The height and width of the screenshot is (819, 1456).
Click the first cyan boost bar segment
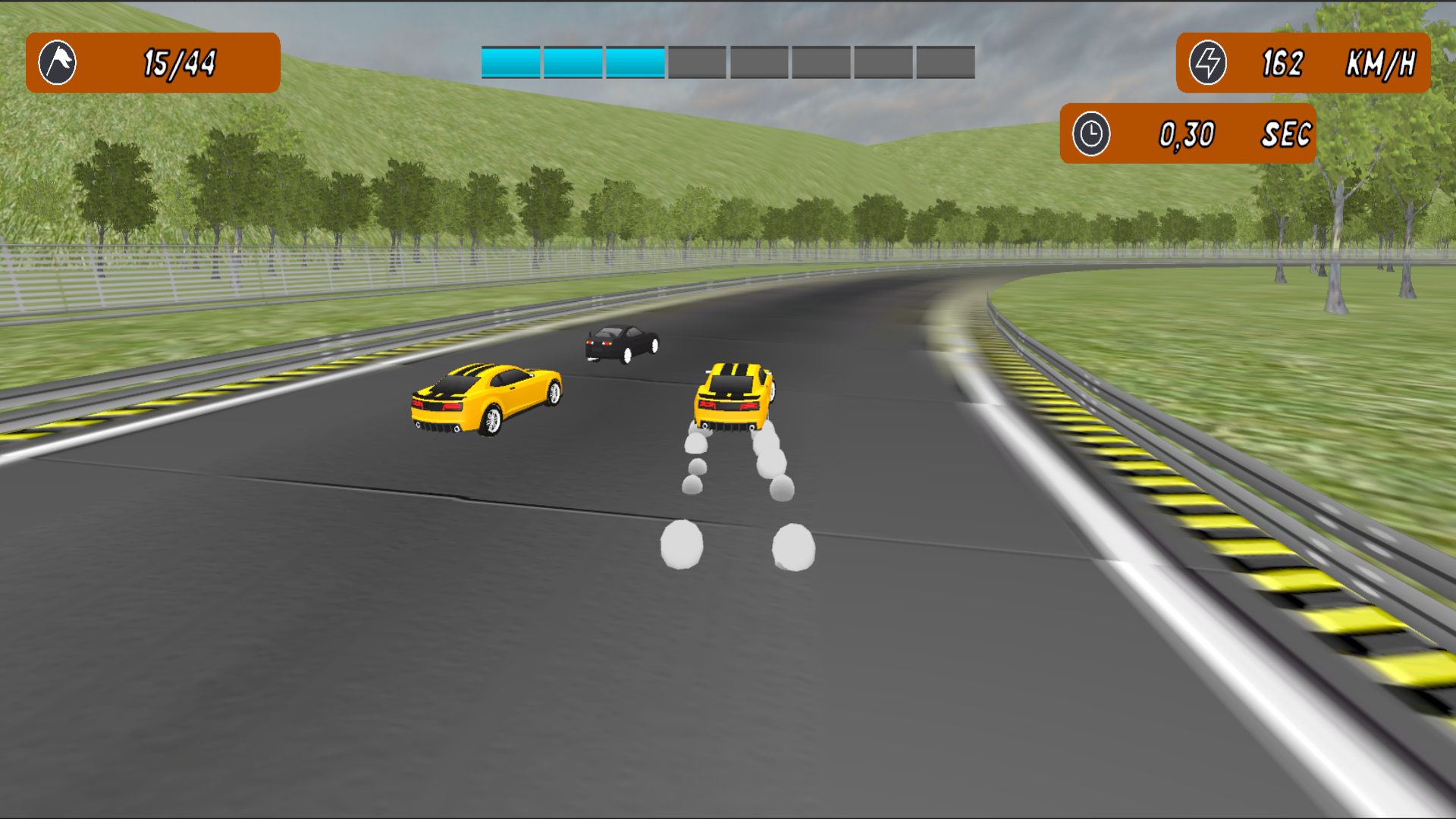click(512, 62)
